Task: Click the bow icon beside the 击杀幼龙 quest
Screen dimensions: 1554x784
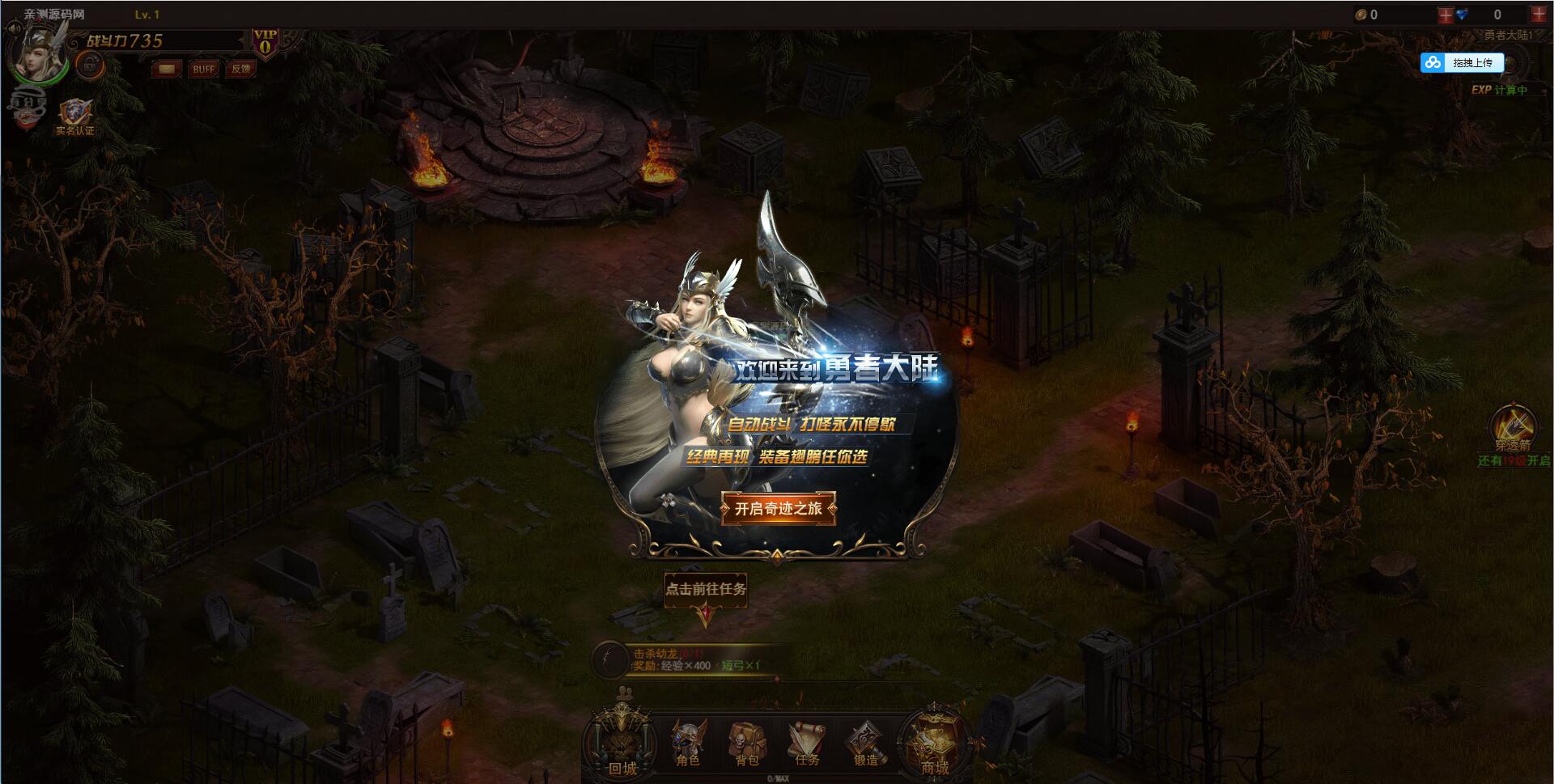Action: [x=609, y=659]
